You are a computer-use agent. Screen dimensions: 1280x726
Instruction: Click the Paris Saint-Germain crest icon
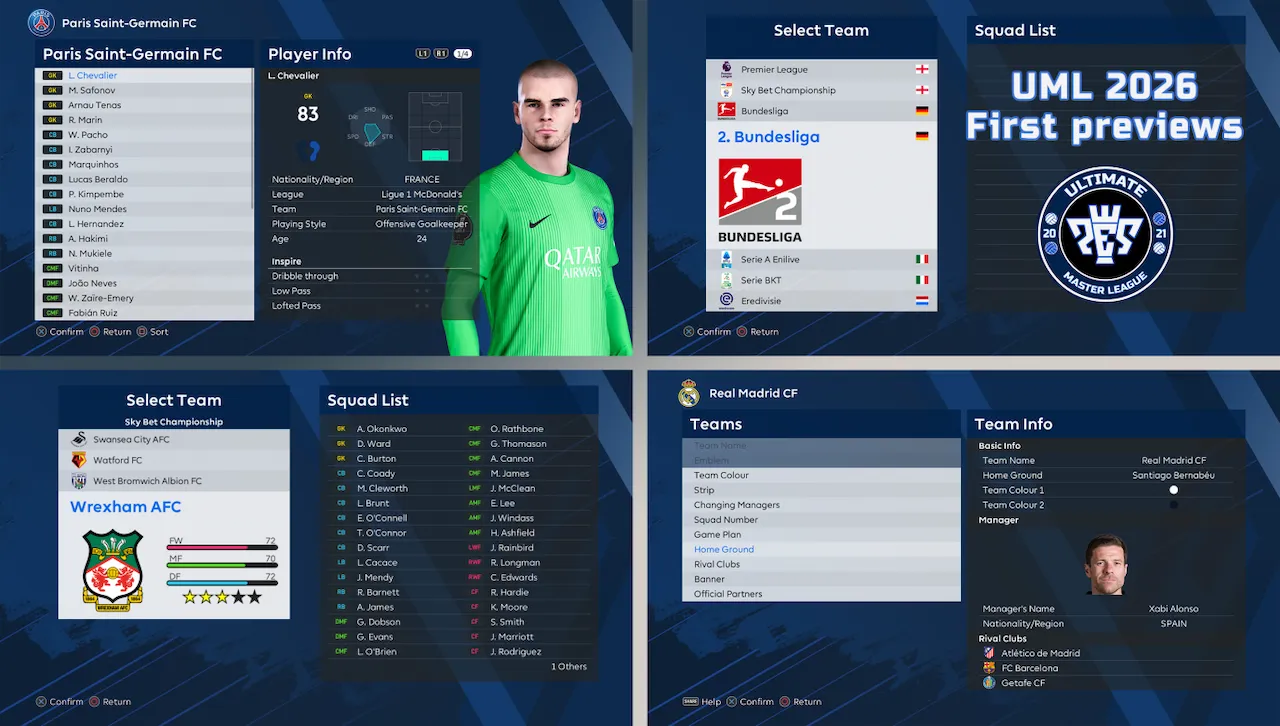click(x=41, y=22)
